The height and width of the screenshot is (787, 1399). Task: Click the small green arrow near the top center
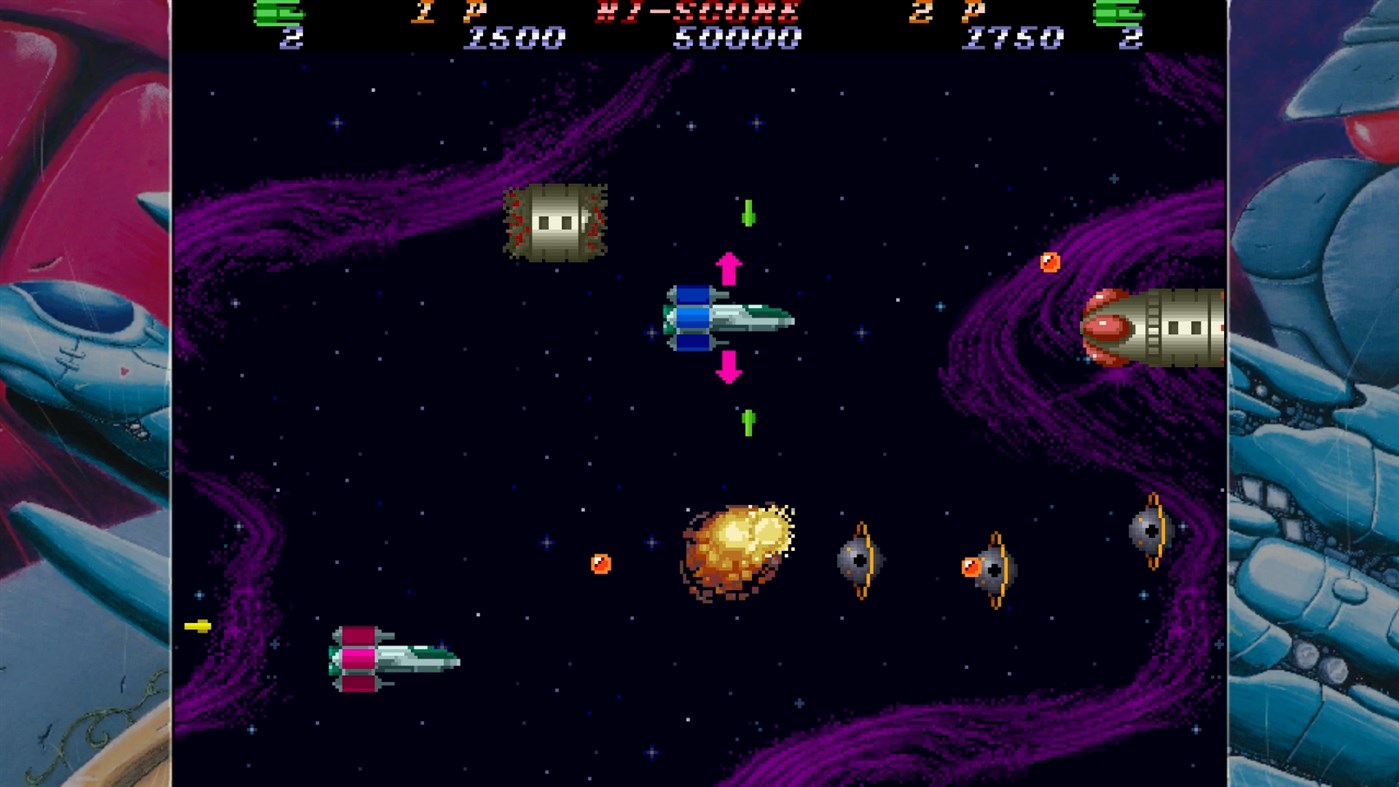point(748,213)
